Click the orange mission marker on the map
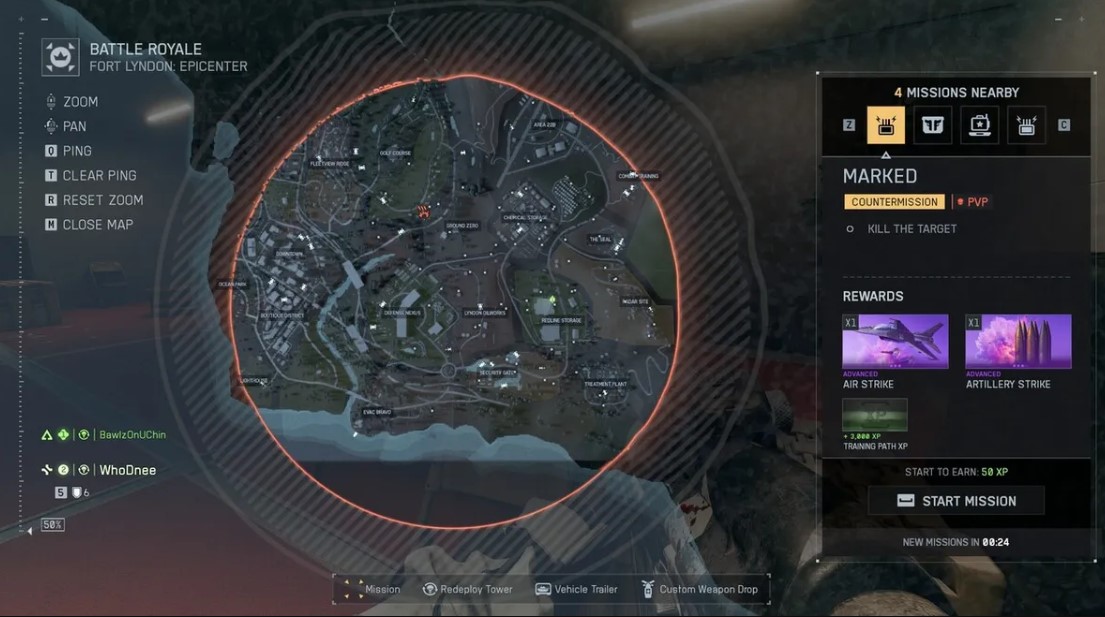Viewport: 1105px width, 617px height. pyautogui.click(x=423, y=211)
